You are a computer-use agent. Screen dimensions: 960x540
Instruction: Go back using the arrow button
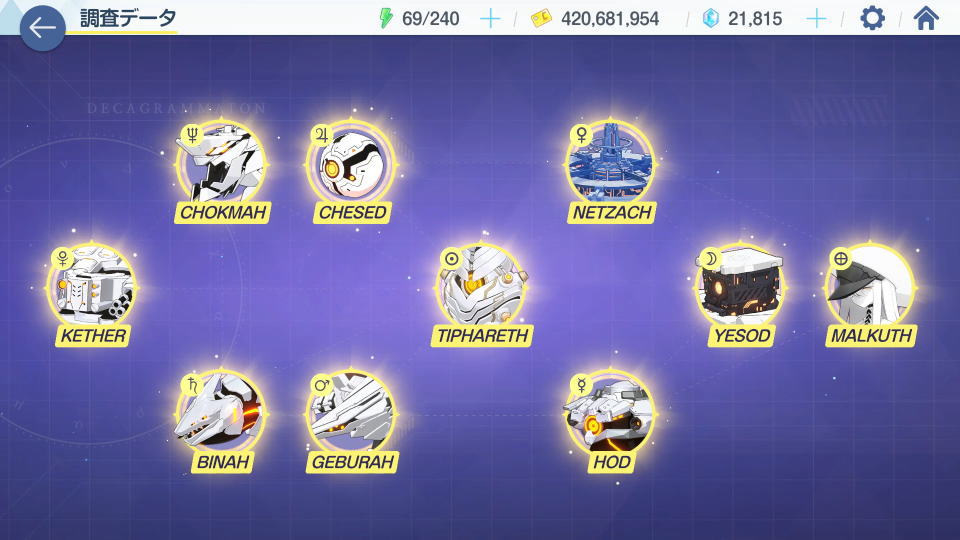(42, 27)
